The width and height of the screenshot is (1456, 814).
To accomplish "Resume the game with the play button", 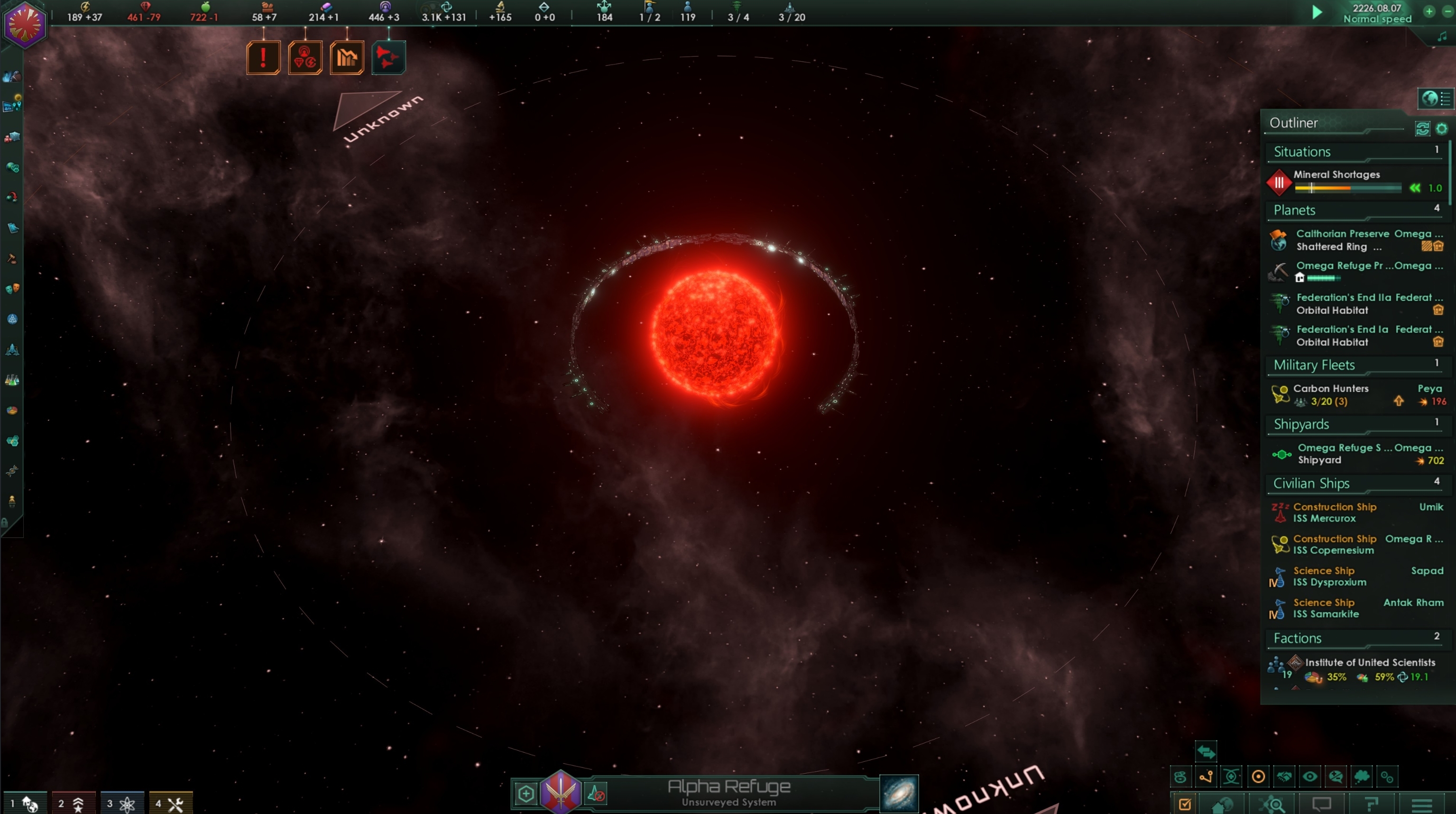I will coord(1317,12).
